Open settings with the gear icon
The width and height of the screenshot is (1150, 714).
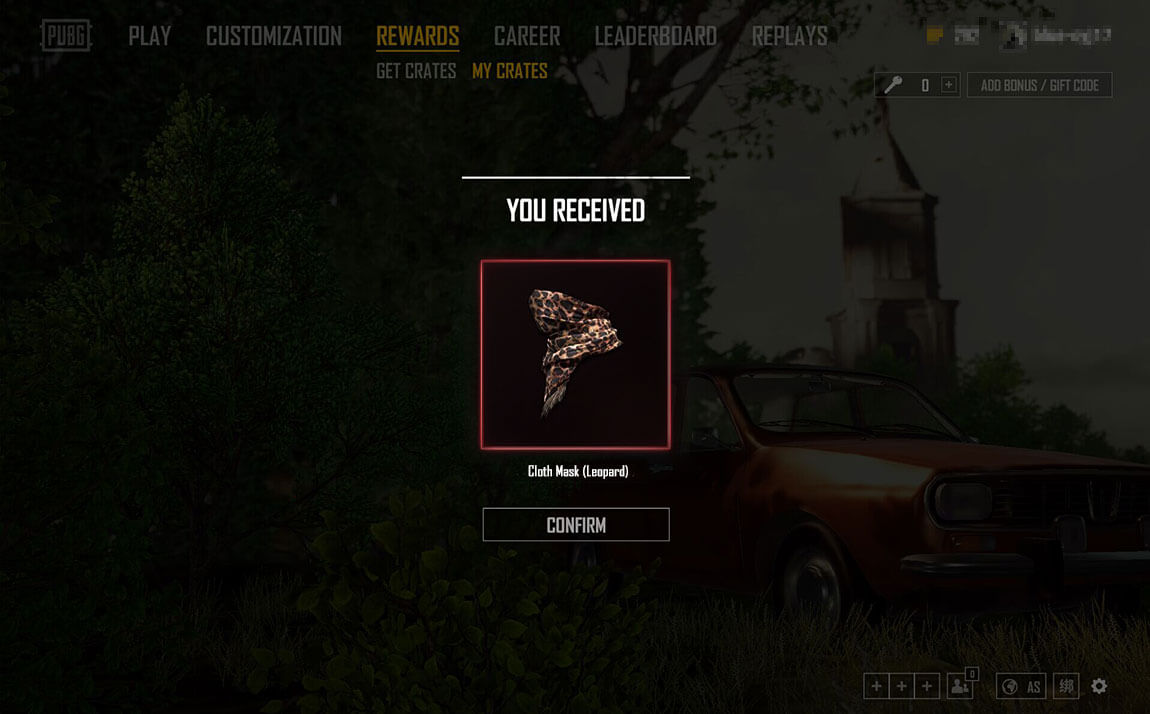(x=1099, y=686)
